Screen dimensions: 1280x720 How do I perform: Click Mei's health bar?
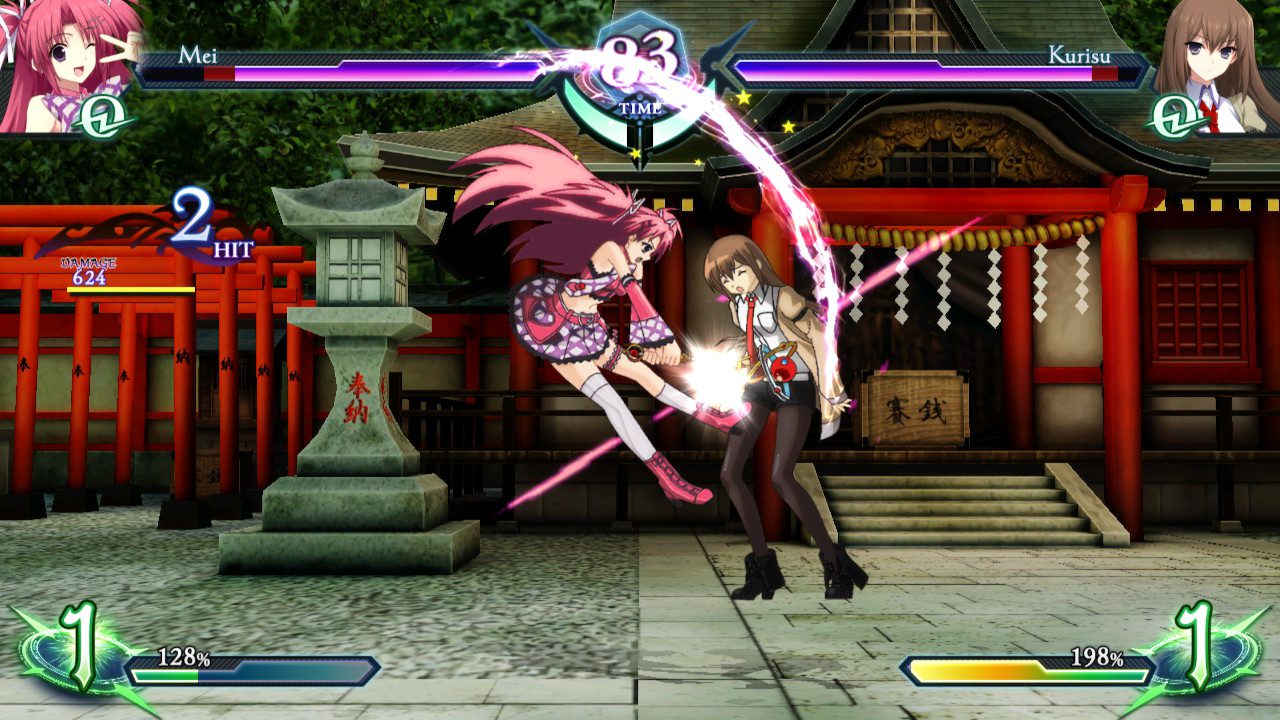350,75
